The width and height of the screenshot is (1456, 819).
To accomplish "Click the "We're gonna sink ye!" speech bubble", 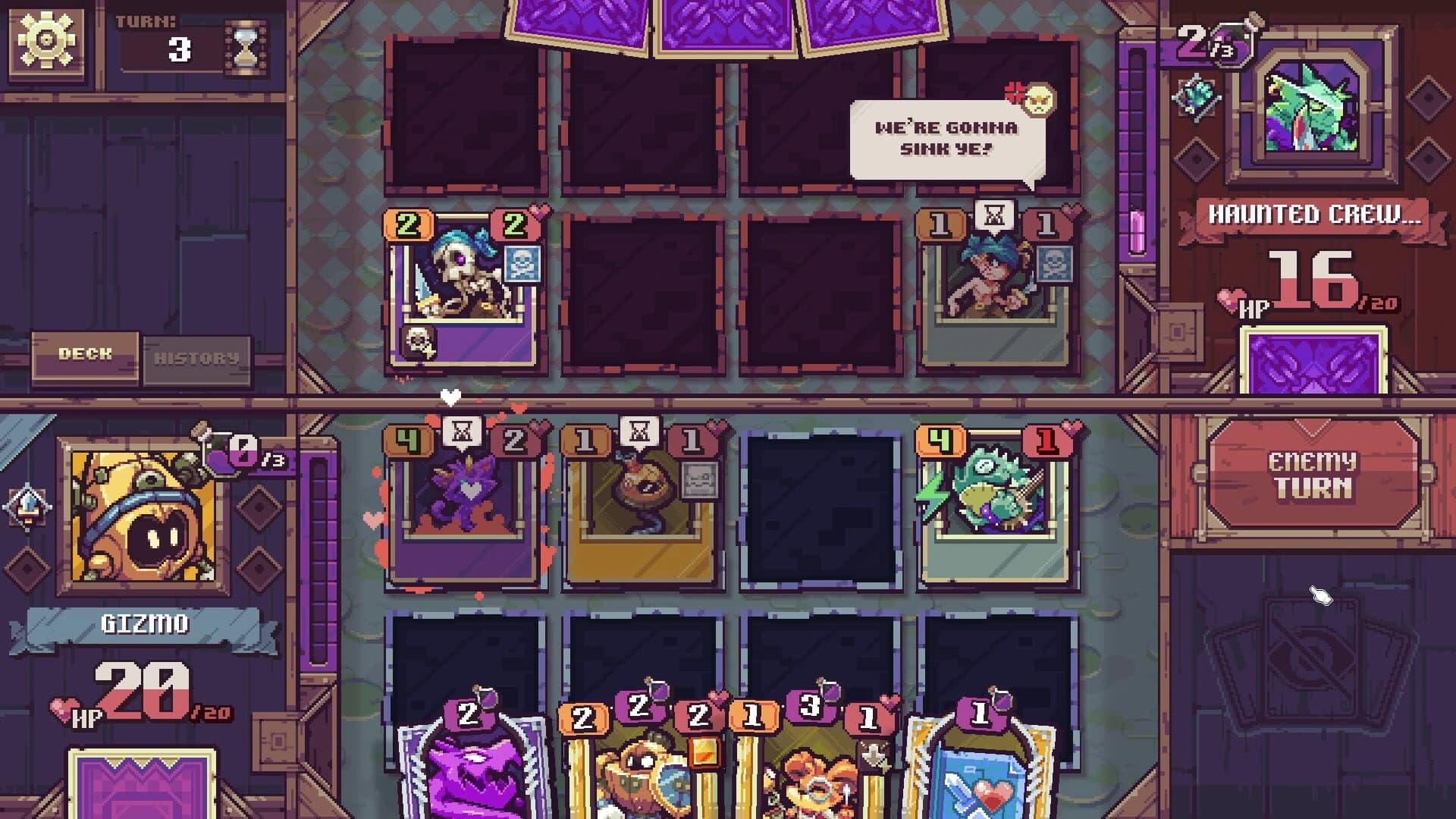I will click(946, 138).
